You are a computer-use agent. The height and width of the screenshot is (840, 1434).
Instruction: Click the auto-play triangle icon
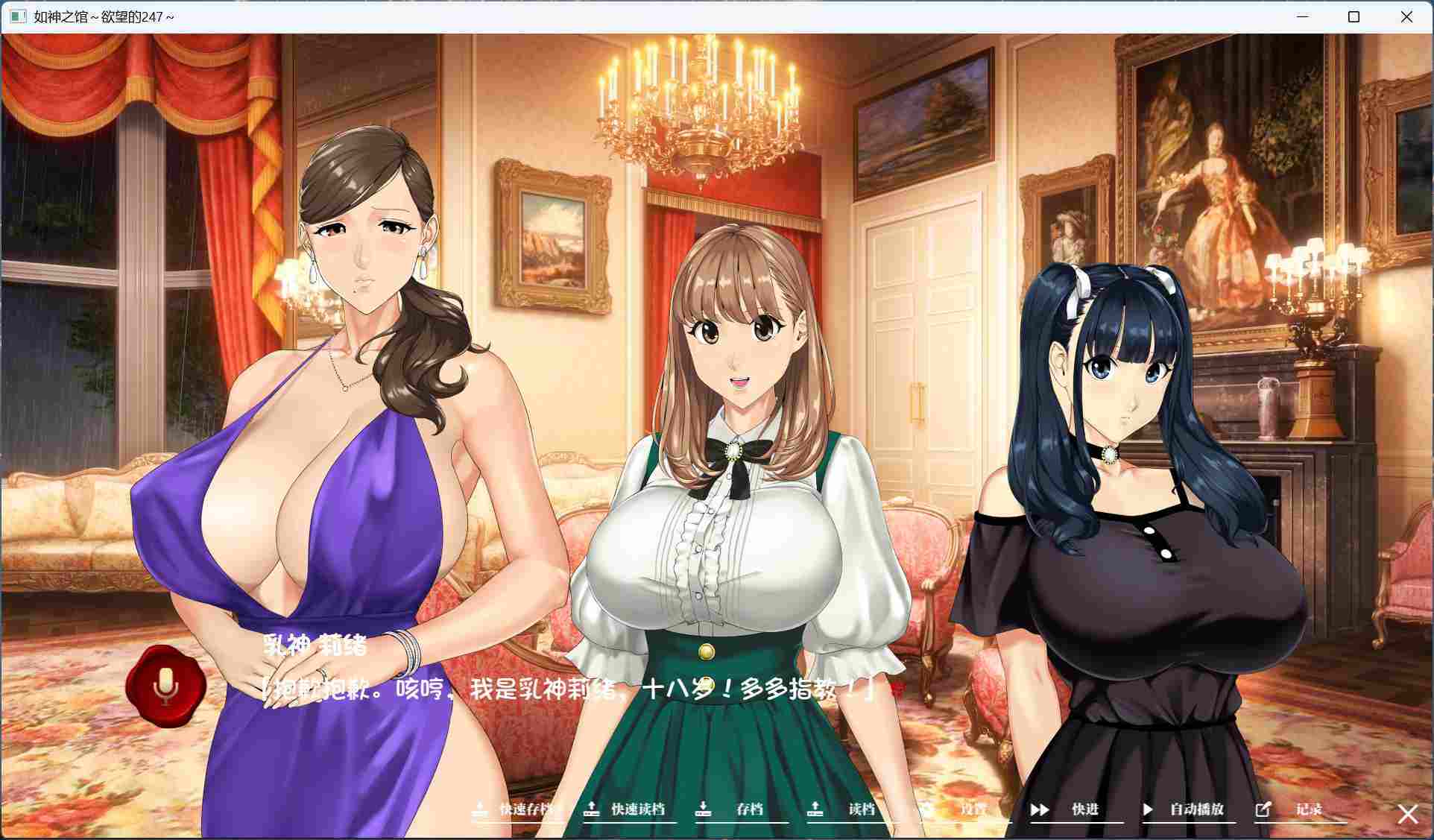tap(1147, 809)
